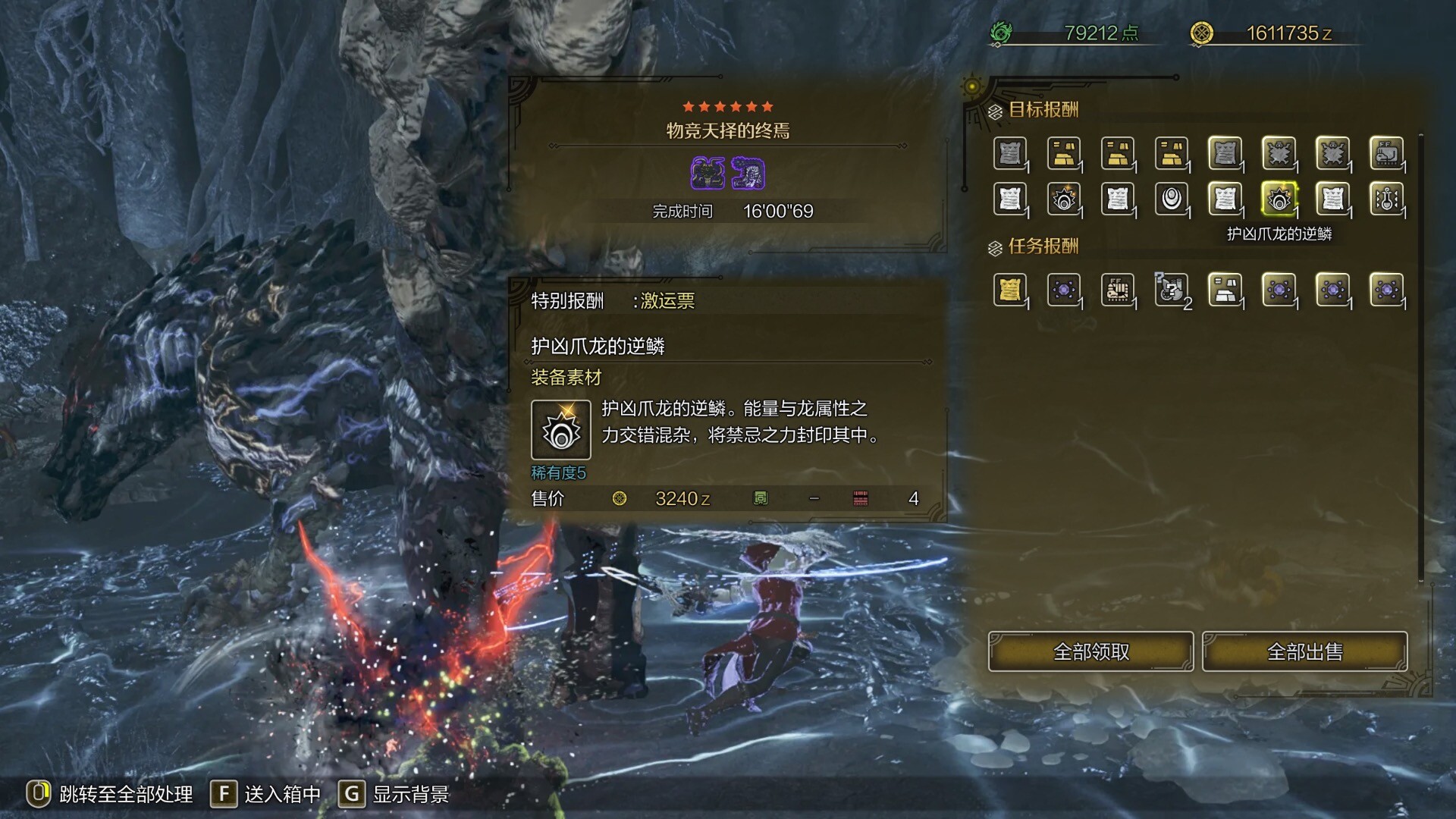Pick the question-mark mystery artifact reward
Viewport: 1456px width, 819px height.
click(x=1172, y=290)
